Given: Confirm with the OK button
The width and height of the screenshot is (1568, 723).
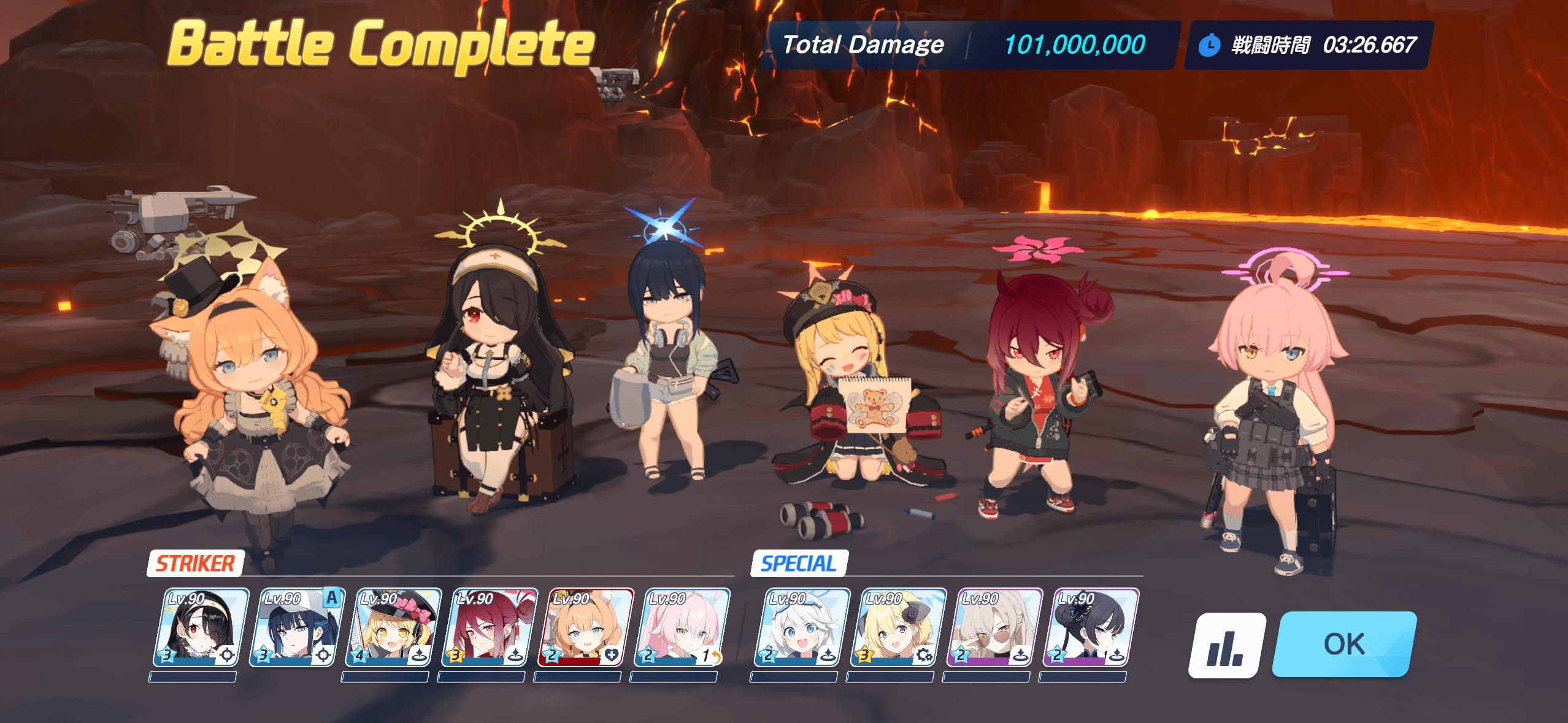Looking at the screenshot, I should click(x=1344, y=644).
